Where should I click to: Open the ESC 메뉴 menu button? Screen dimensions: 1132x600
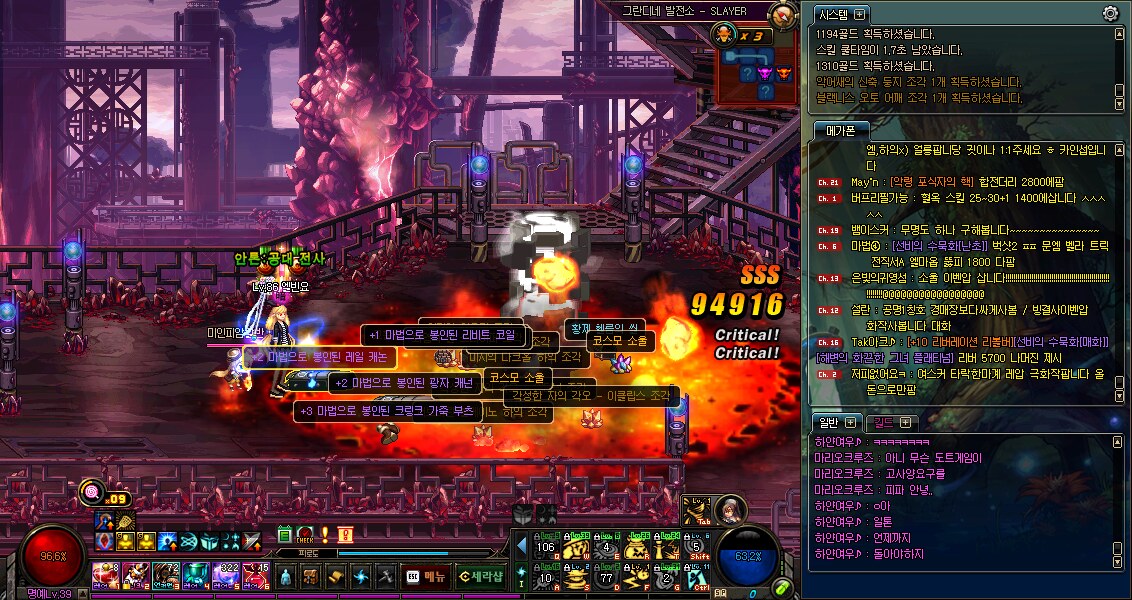coord(426,576)
